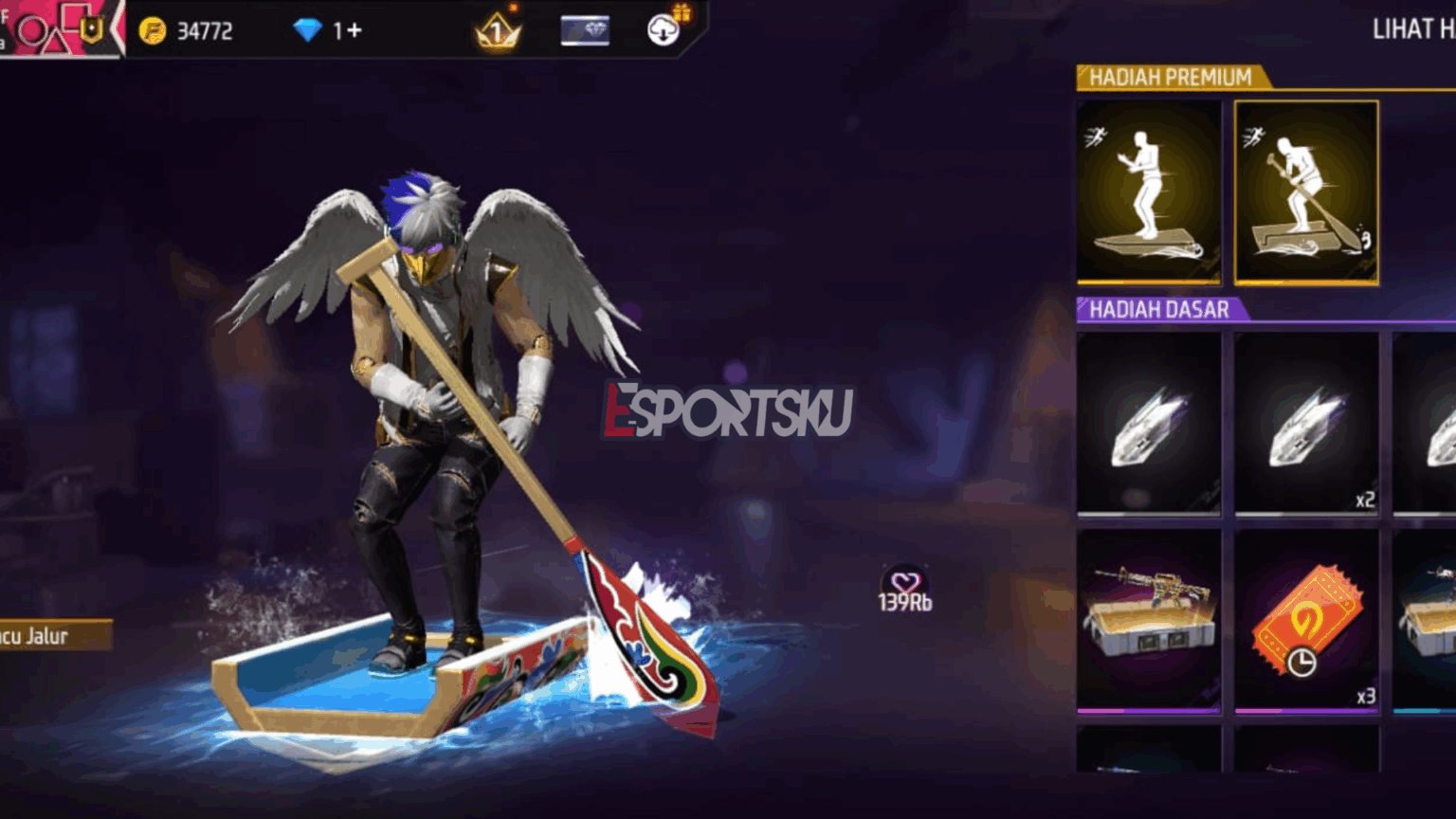This screenshot has height=819, width=1456.
Task: Open the gift download icon in top bar
Action: [662, 27]
